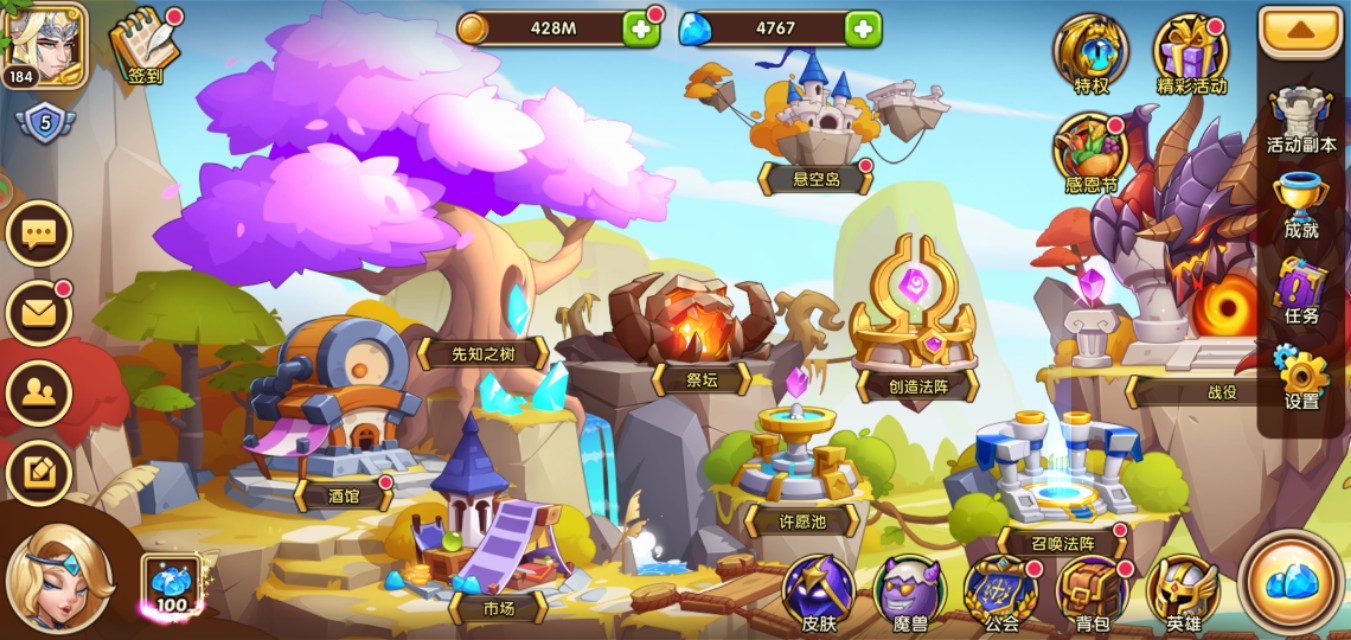This screenshot has height=640, width=1351.
Task: Open the mail envelope button
Action: pyautogui.click(x=39, y=314)
